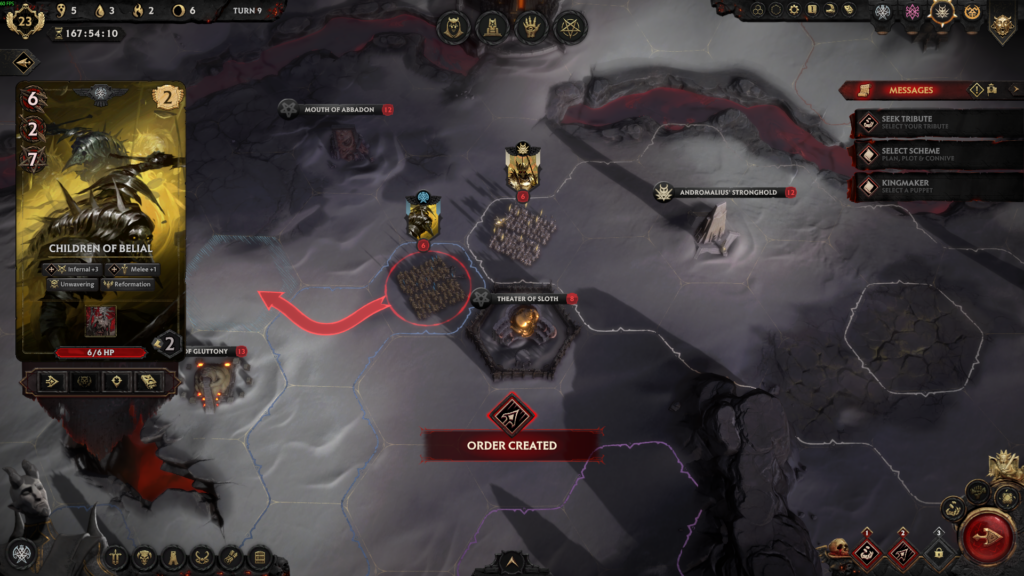Viewport: 1024px width, 576px height.
Task: Click the book icon under the unit card
Action: [x=149, y=381]
